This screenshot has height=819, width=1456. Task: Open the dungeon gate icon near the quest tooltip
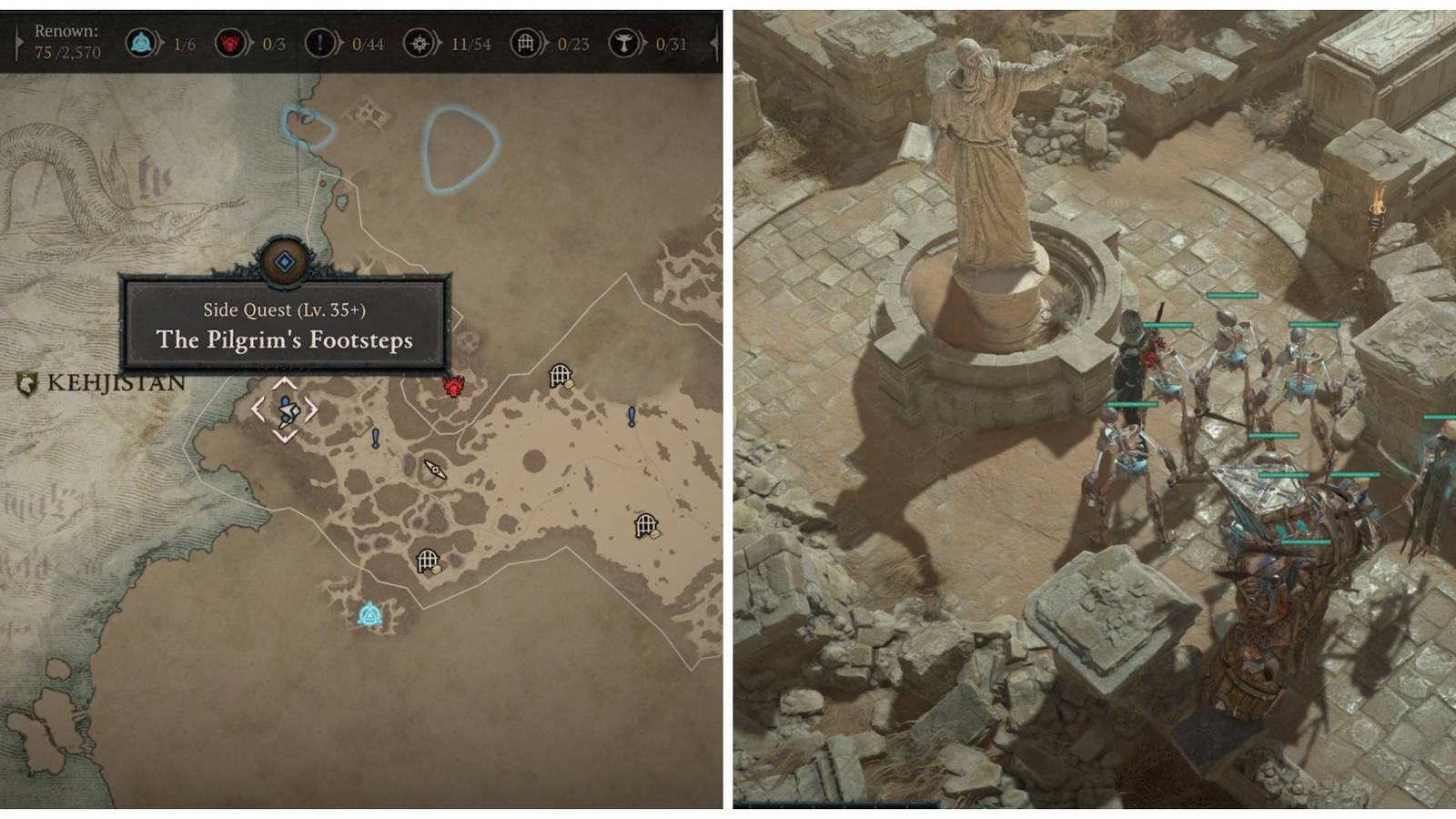(x=559, y=375)
